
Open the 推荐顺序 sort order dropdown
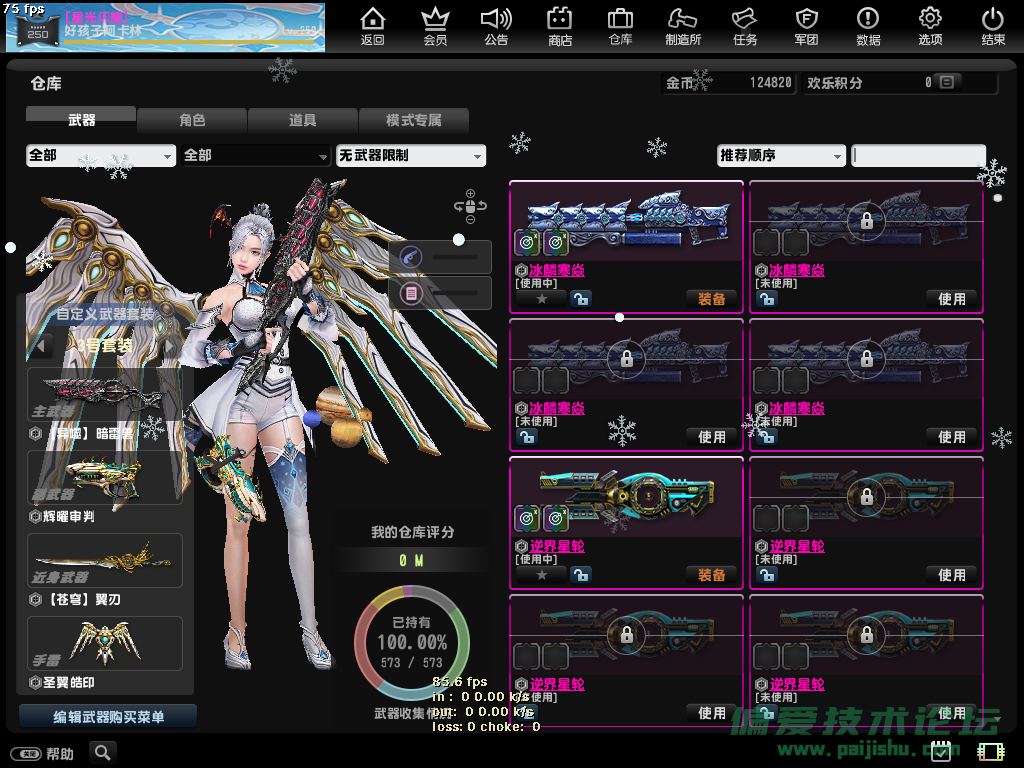pyautogui.click(x=781, y=156)
